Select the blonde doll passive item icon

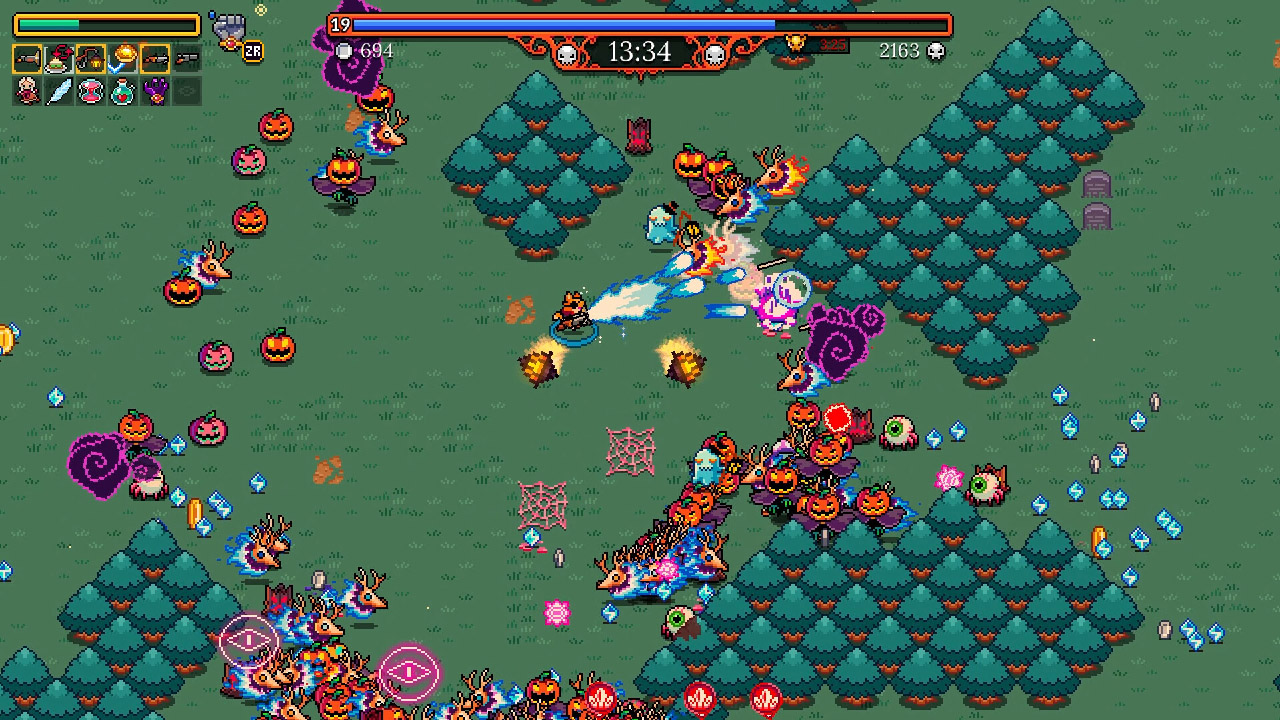point(27,91)
